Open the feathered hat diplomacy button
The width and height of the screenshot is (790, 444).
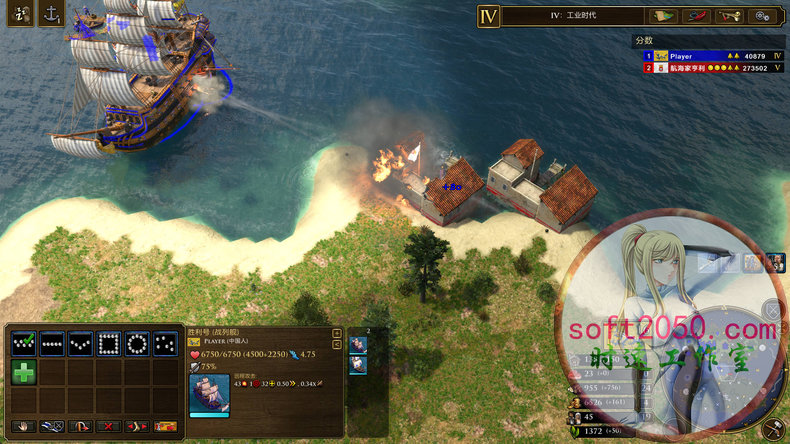click(696, 16)
